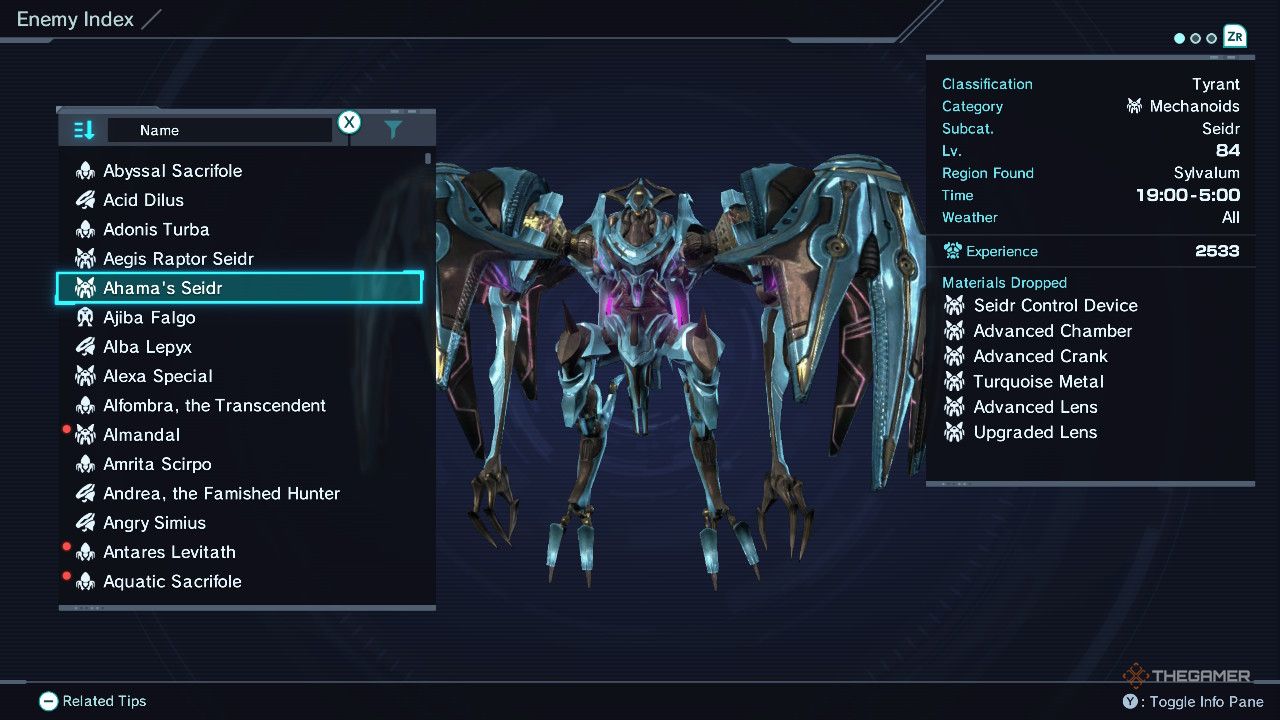Viewport: 1280px width, 720px height.
Task: Clear the search using the X button
Action: point(349,122)
